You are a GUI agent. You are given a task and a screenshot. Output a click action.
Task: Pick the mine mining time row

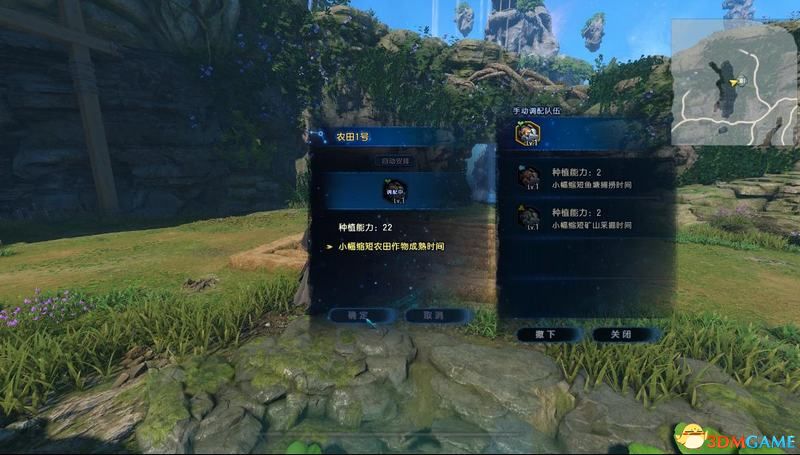coord(581,218)
